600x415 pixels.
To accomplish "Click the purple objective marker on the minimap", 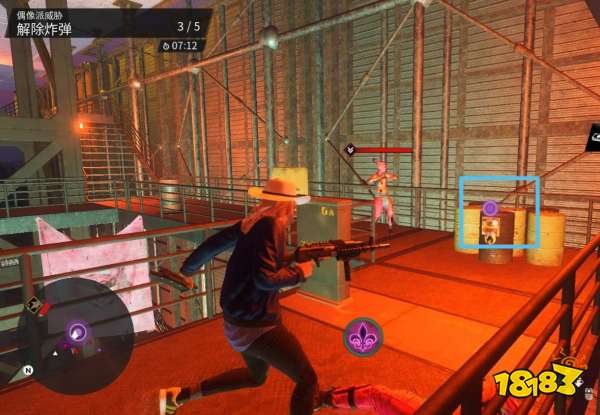I will click(77, 331).
